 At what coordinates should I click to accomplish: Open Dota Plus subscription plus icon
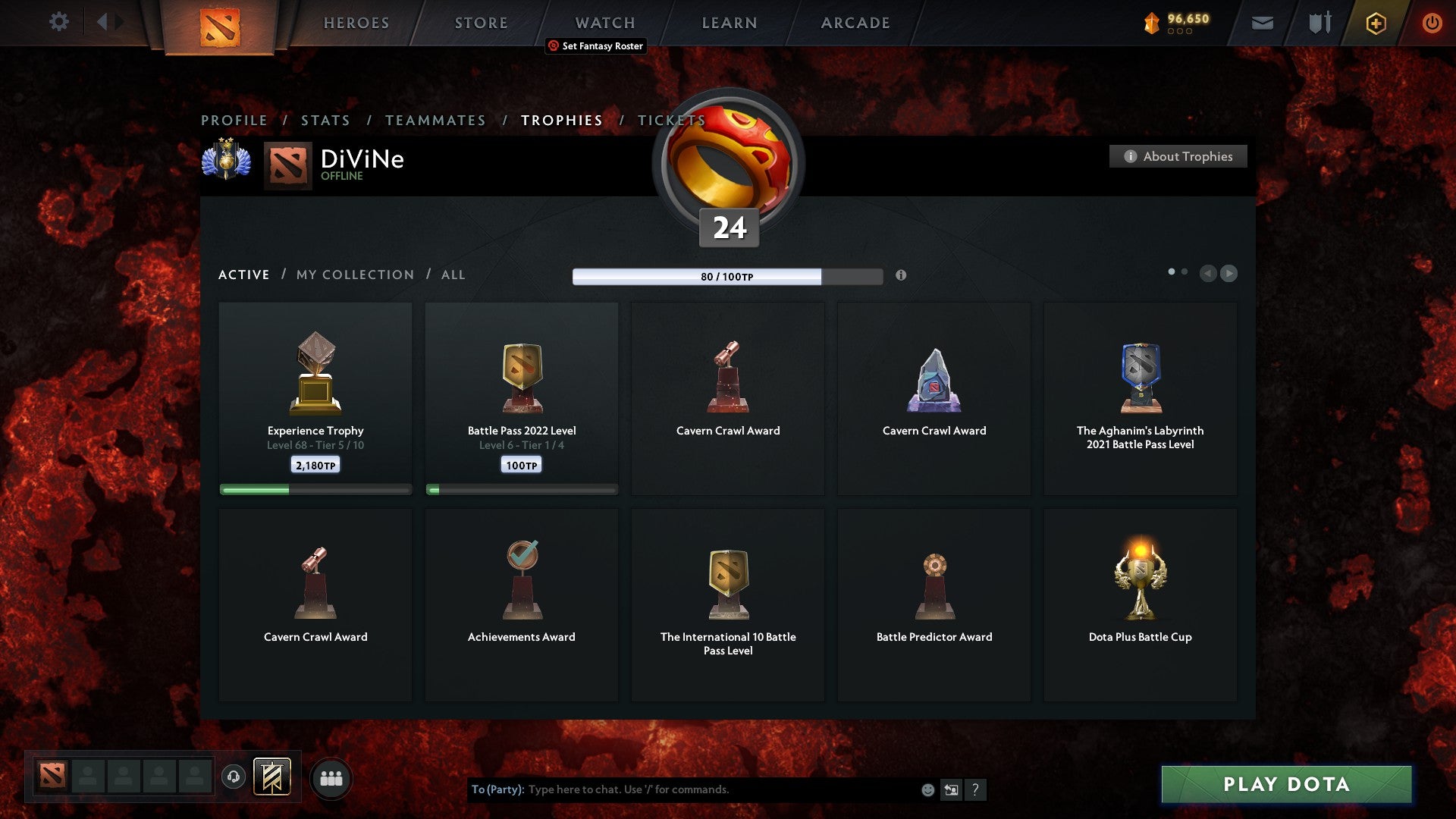click(x=1375, y=23)
